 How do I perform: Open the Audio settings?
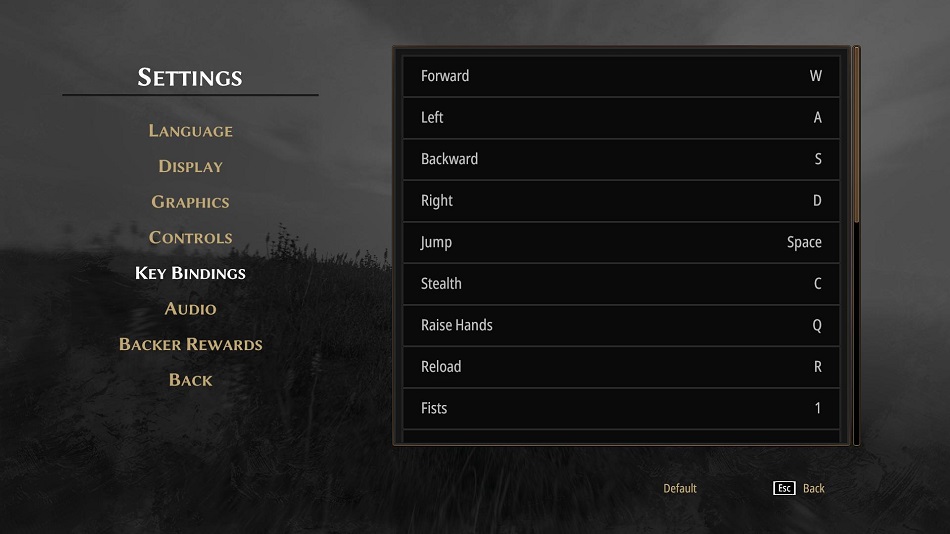190,309
